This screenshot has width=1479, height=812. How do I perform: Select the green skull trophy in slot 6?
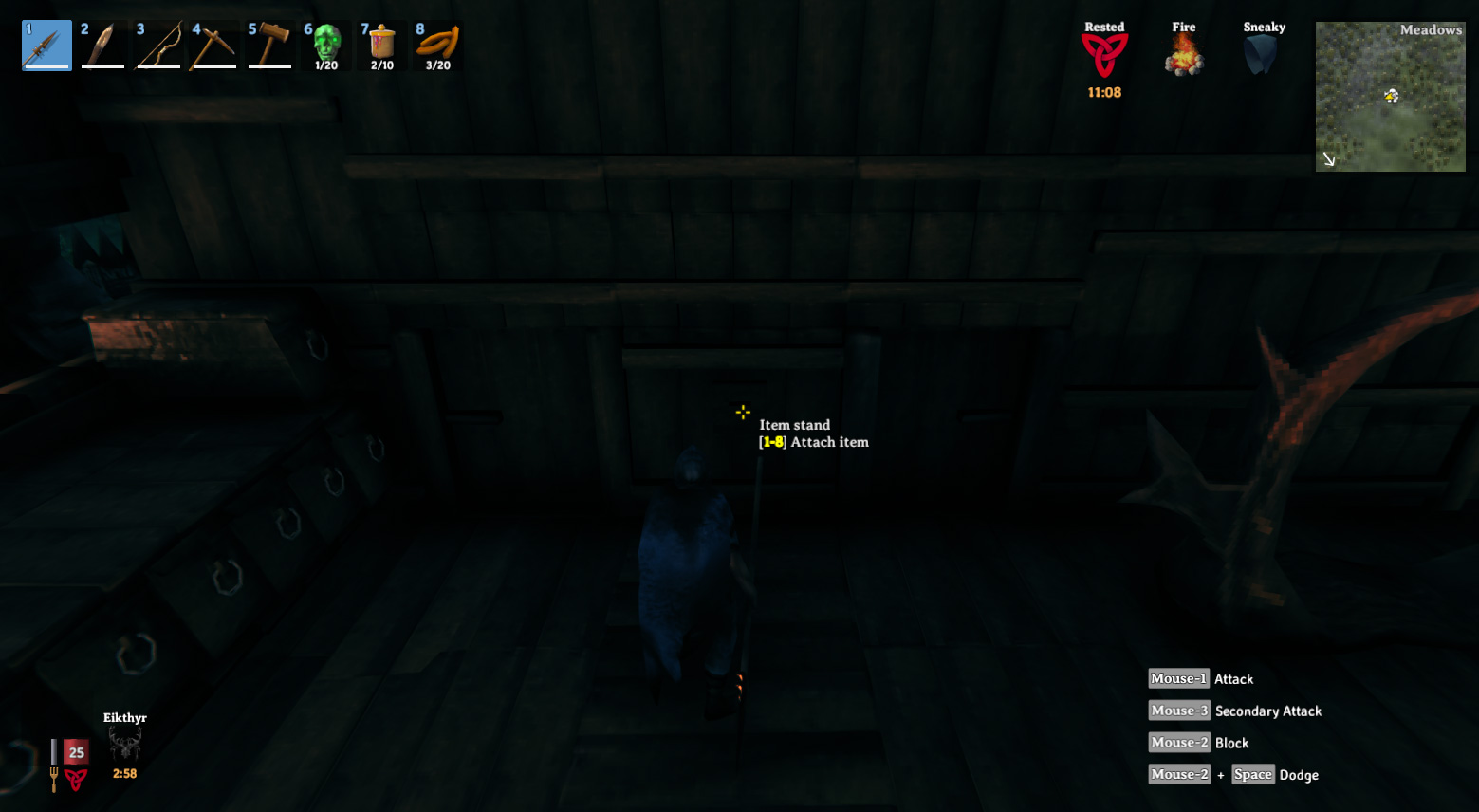[x=325, y=40]
